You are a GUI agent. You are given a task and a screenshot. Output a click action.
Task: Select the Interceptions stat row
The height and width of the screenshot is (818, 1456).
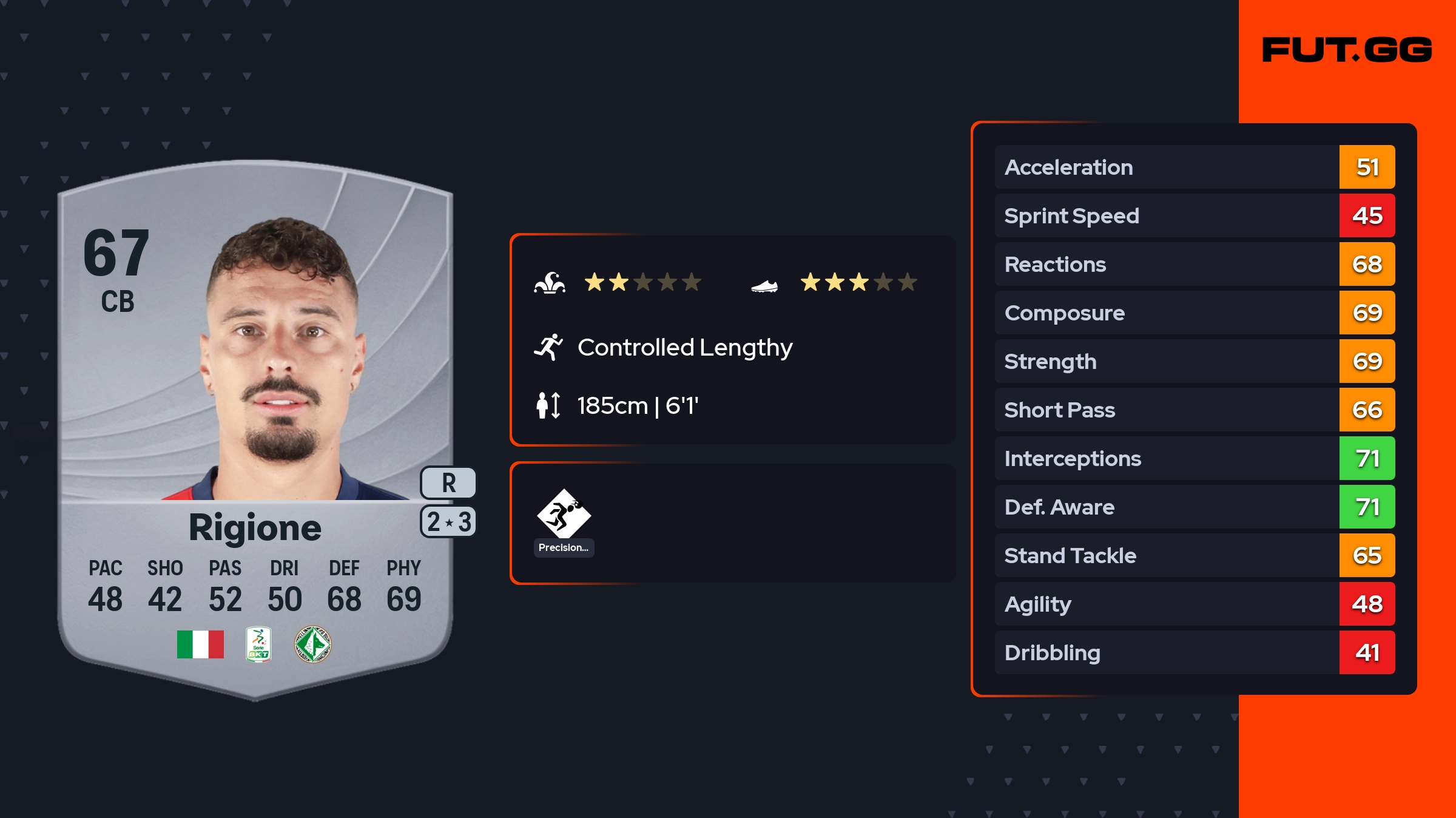click(x=1195, y=458)
